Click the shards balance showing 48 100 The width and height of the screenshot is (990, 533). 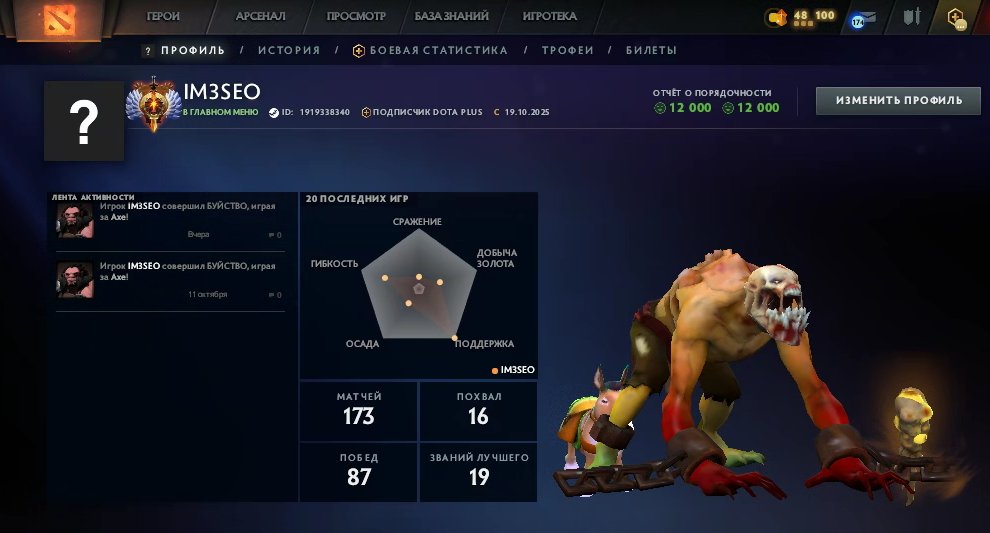(x=802, y=17)
